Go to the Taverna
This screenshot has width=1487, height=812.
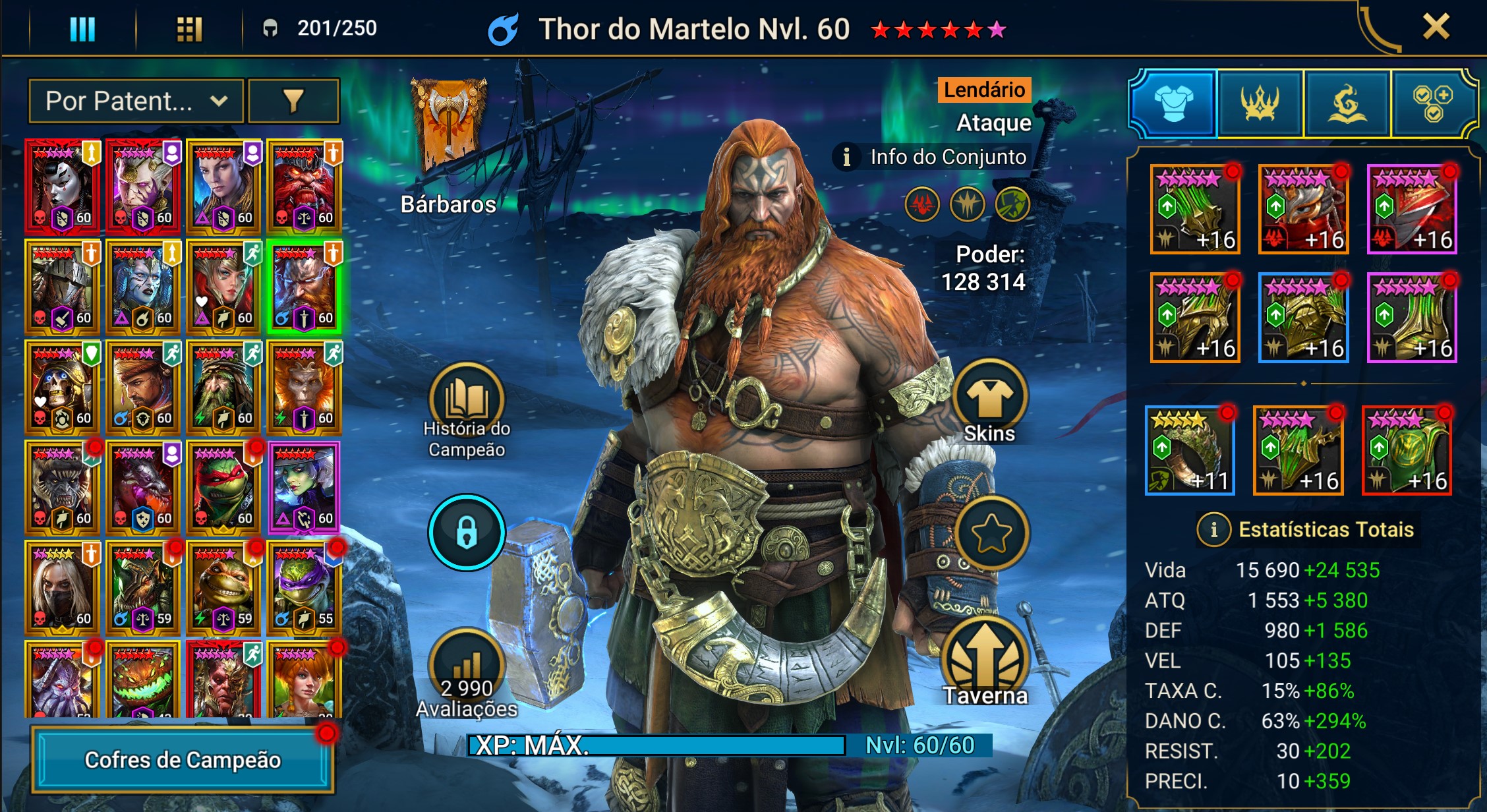985,659
